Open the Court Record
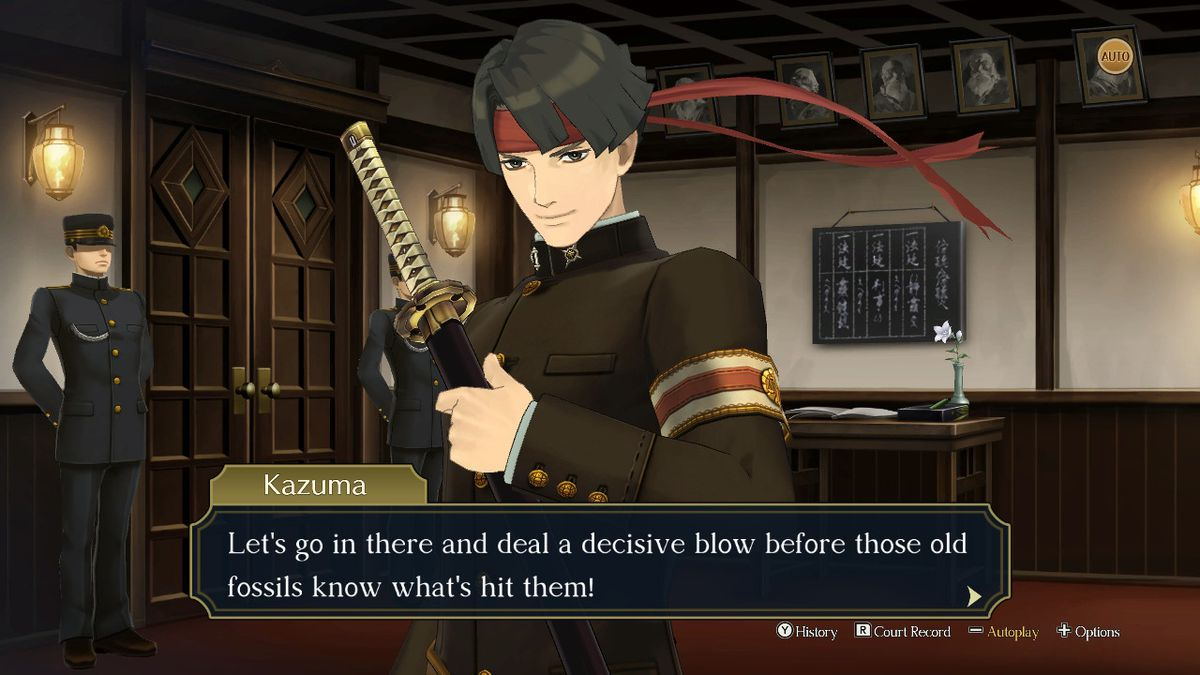 coord(903,632)
